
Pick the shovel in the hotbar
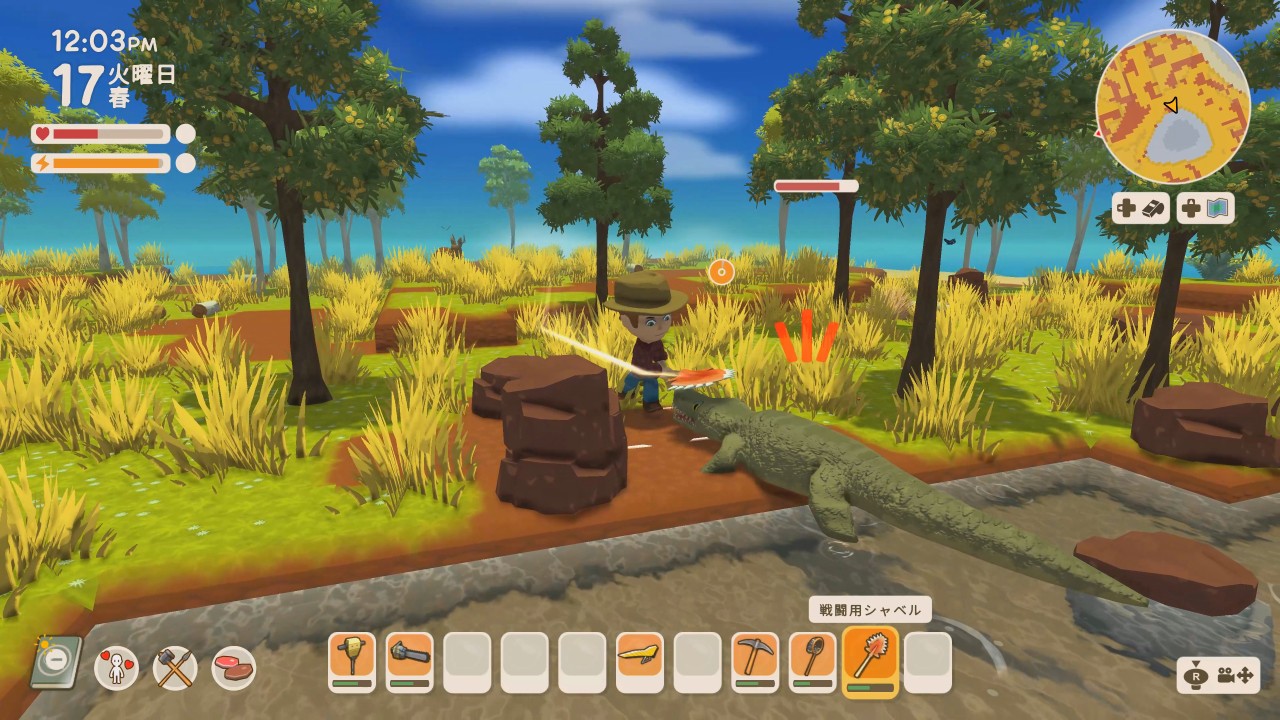pyautogui.click(x=813, y=660)
